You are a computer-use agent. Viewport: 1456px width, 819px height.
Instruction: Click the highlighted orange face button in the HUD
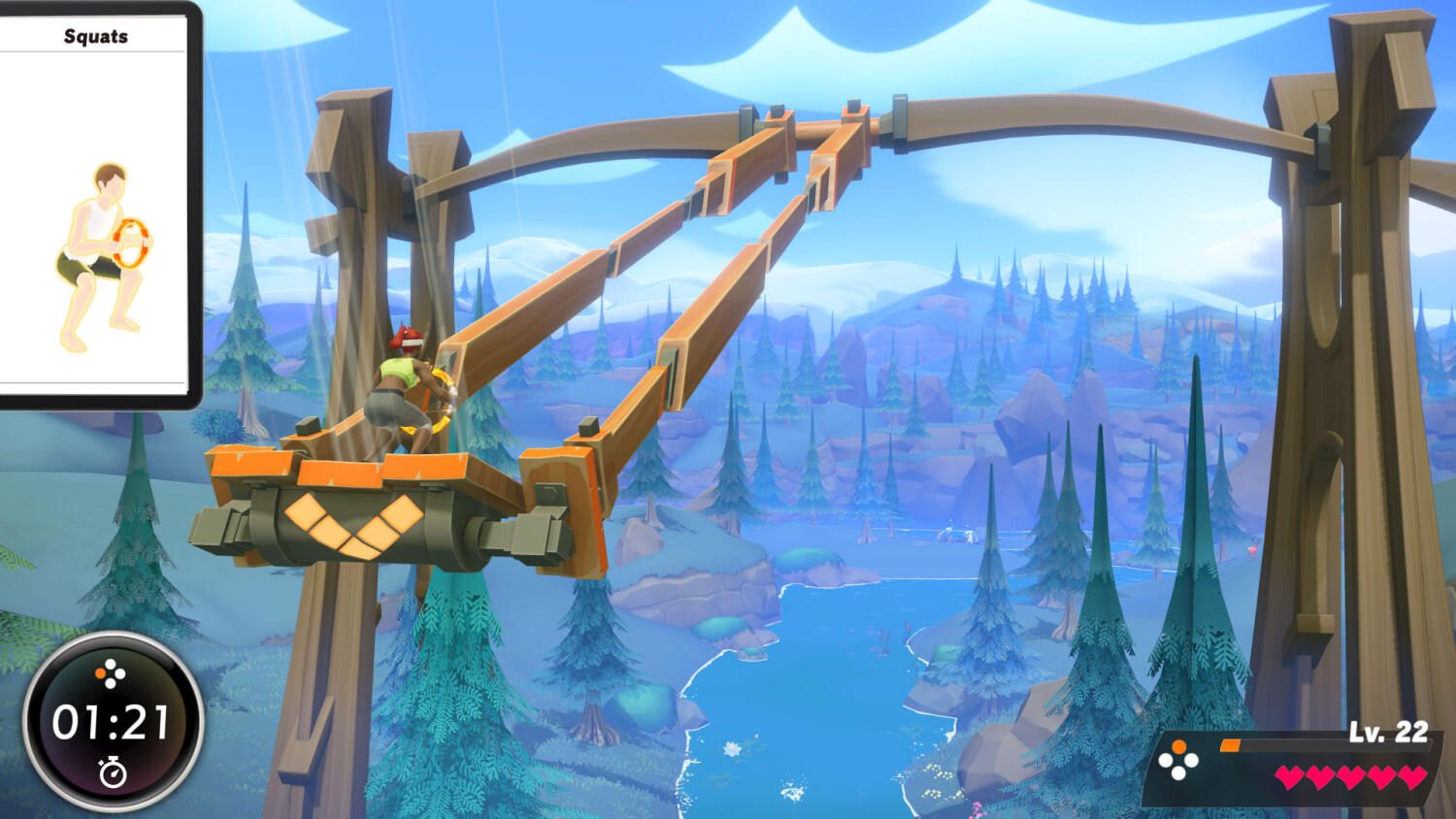tap(1178, 746)
